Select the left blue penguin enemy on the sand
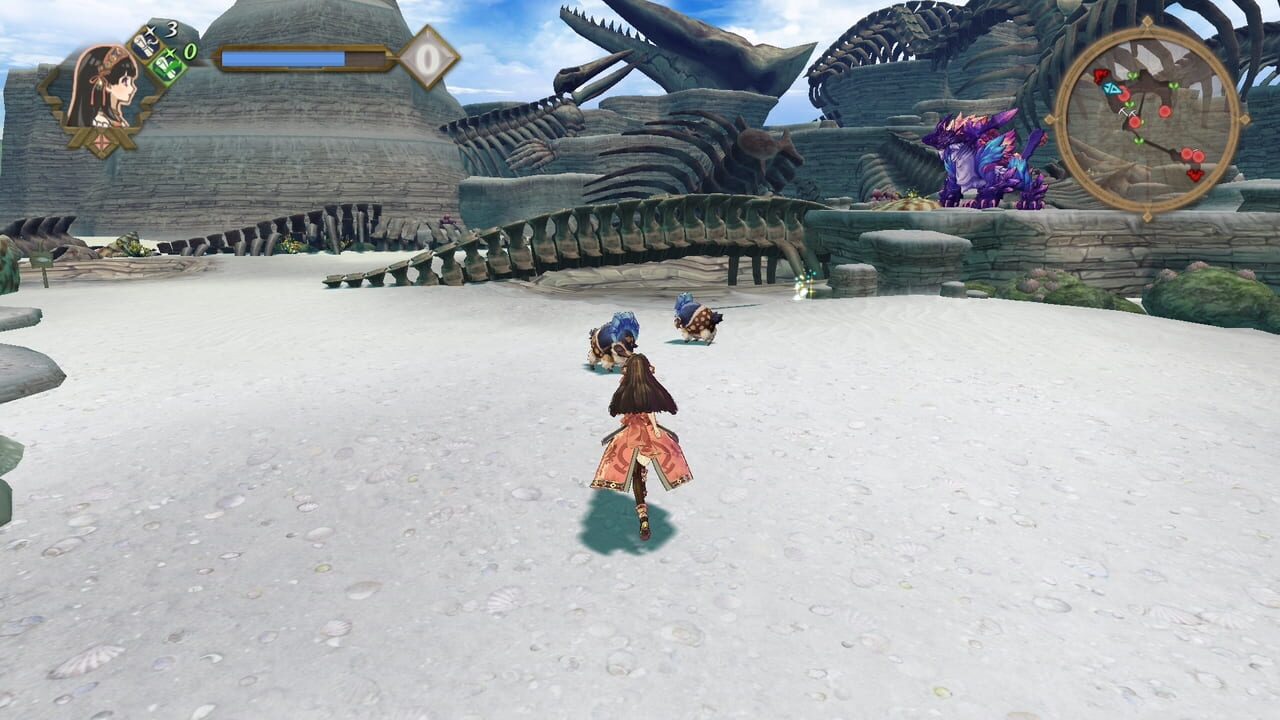 tap(614, 335)
